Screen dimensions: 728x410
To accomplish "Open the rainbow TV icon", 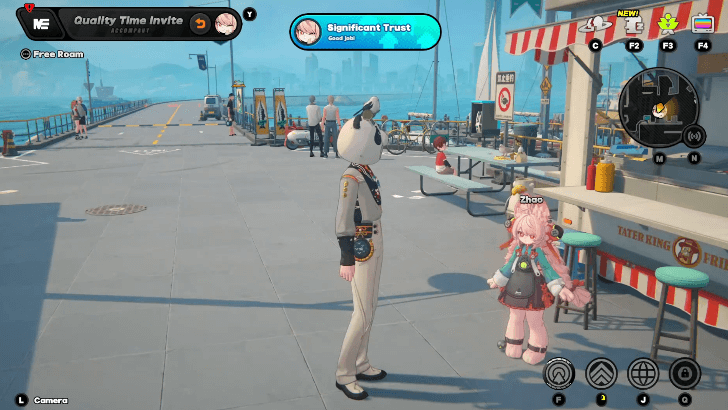I will click(x=702, y=24).
